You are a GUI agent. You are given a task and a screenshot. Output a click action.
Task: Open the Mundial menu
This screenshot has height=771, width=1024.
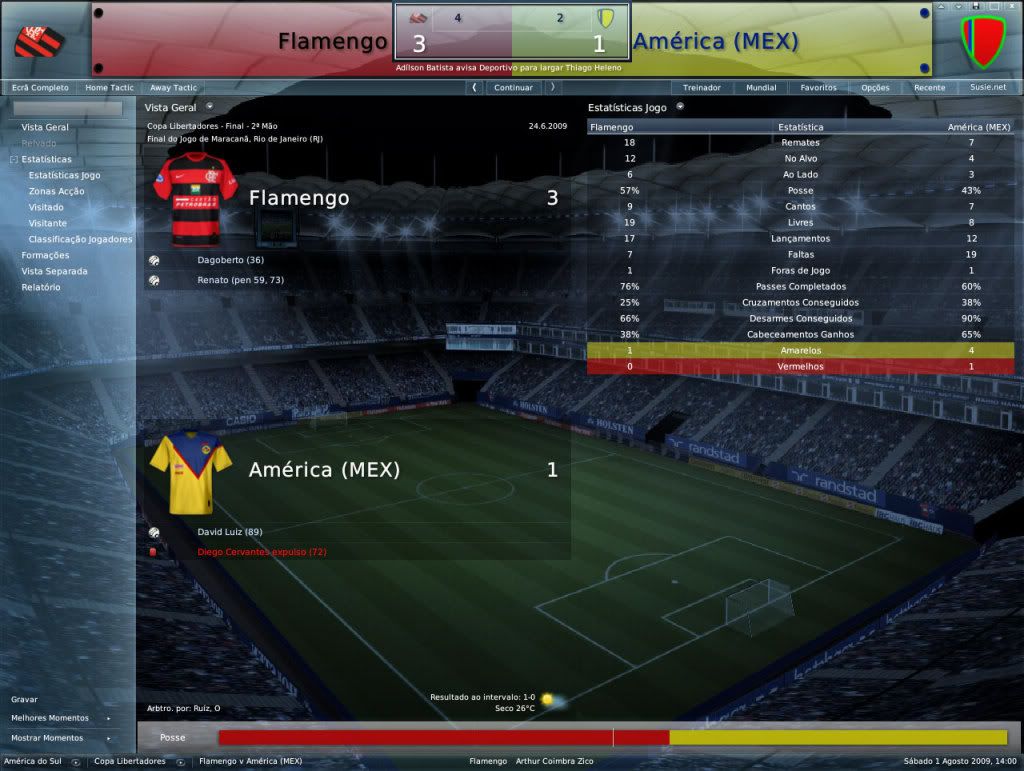click(x=761, y=88)
